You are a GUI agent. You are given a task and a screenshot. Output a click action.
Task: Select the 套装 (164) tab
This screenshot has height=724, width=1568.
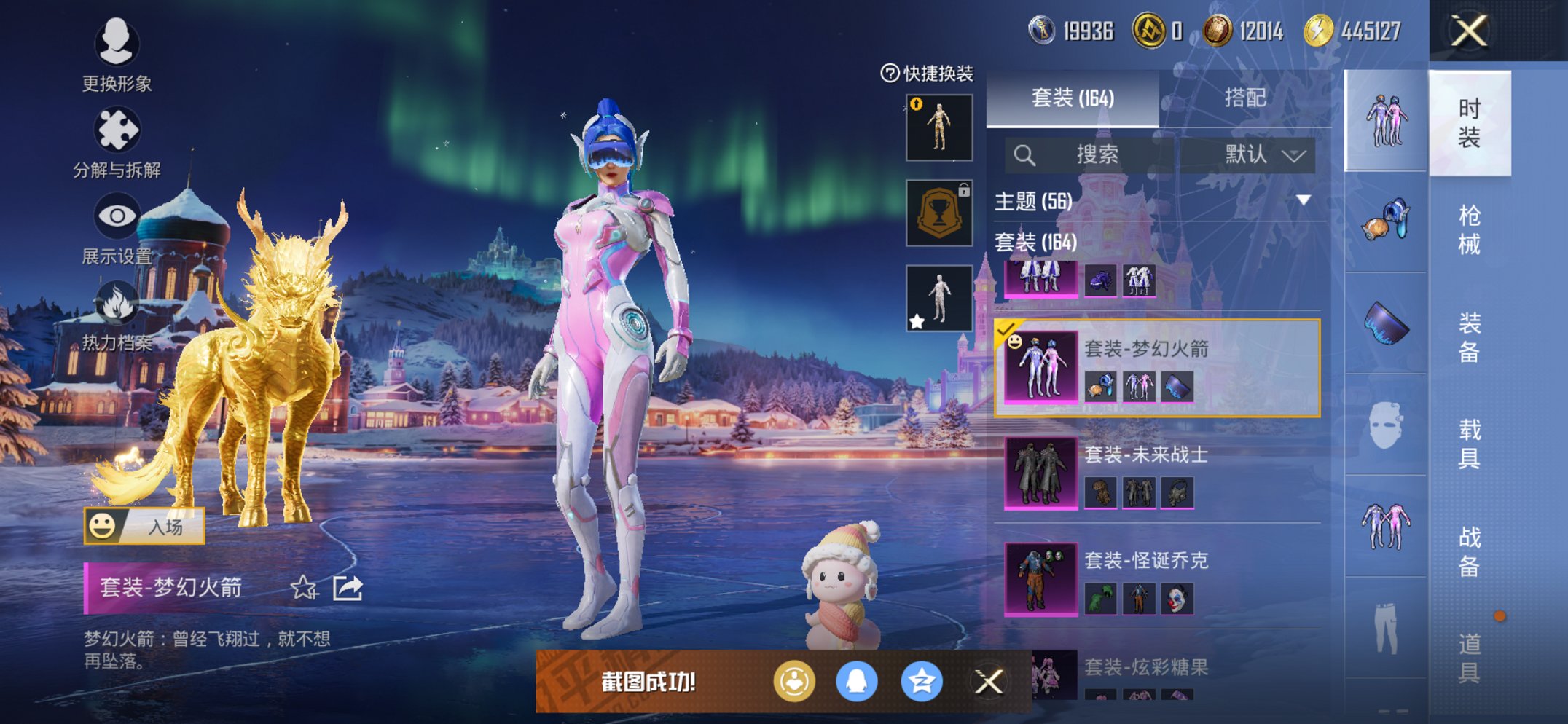coord(1073,98)
